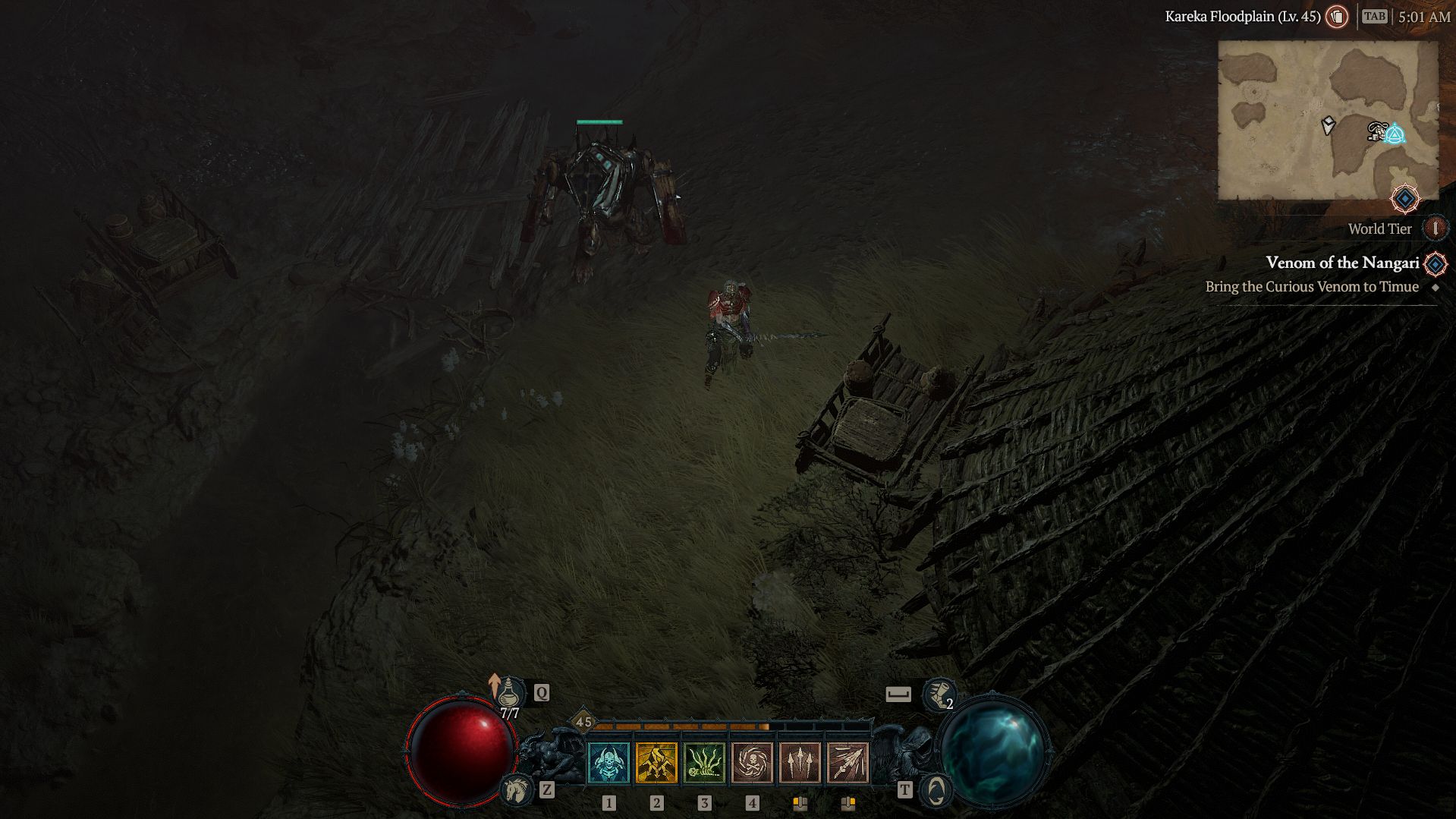
Task: Summon the horse mount
Action: pyautogui.click(x=517, y=790)
